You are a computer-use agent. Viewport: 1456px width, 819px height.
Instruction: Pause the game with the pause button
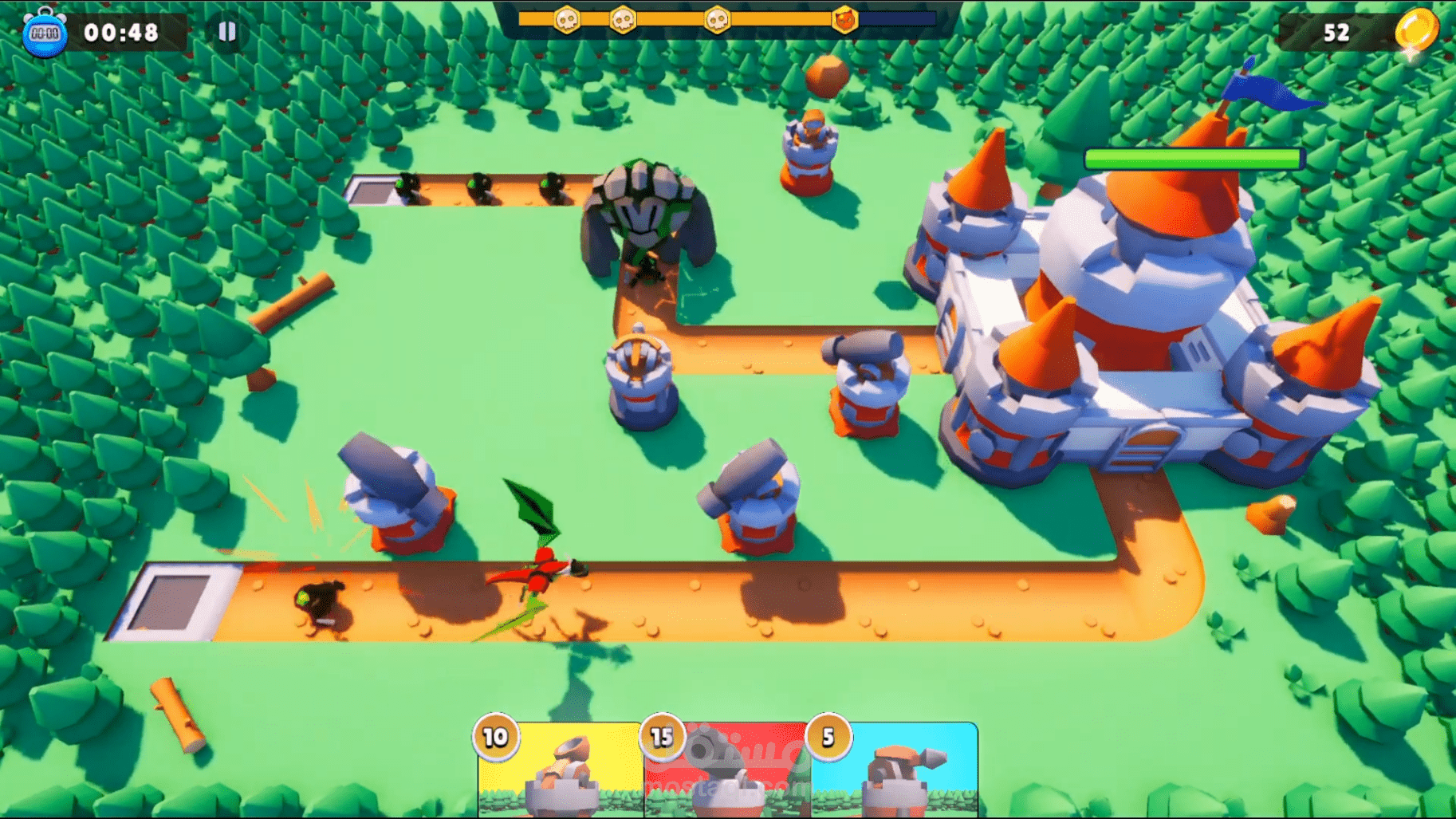coord(228,31)
